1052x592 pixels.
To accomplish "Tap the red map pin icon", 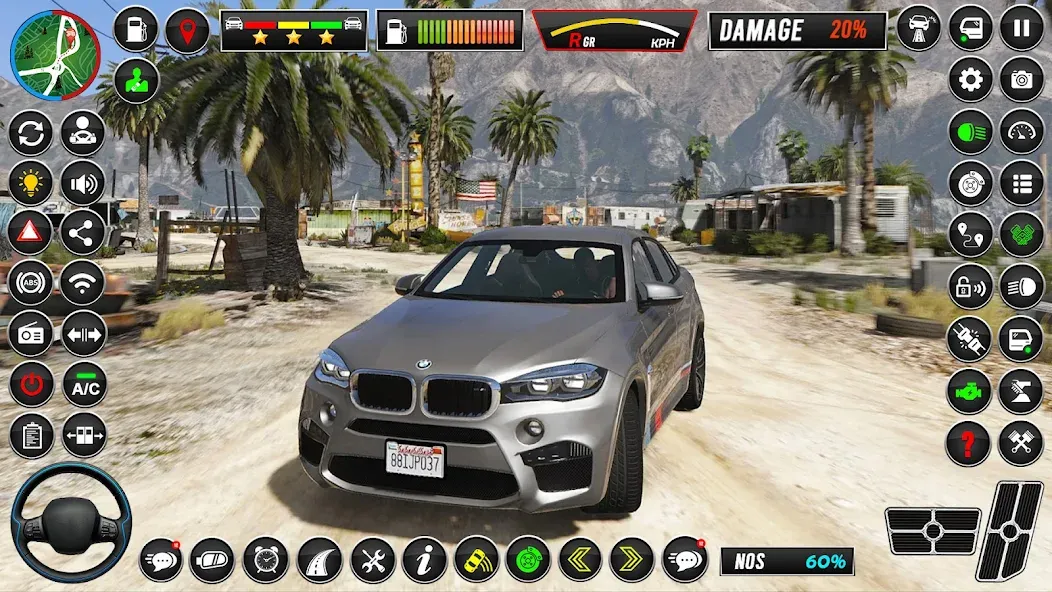I will pyautogui.click(x=187, y=30).
